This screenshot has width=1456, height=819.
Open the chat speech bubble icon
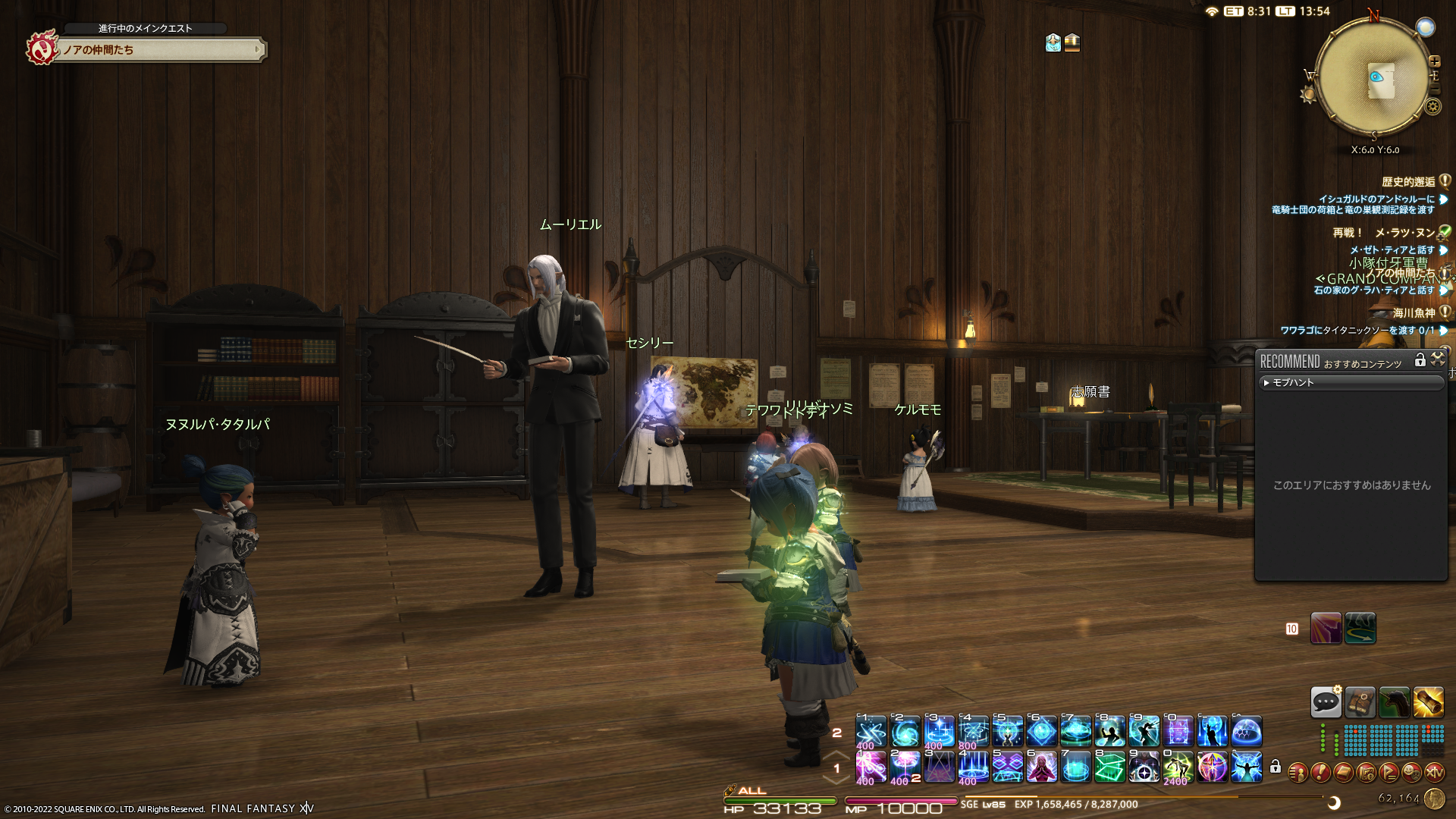click(1326, 702)
